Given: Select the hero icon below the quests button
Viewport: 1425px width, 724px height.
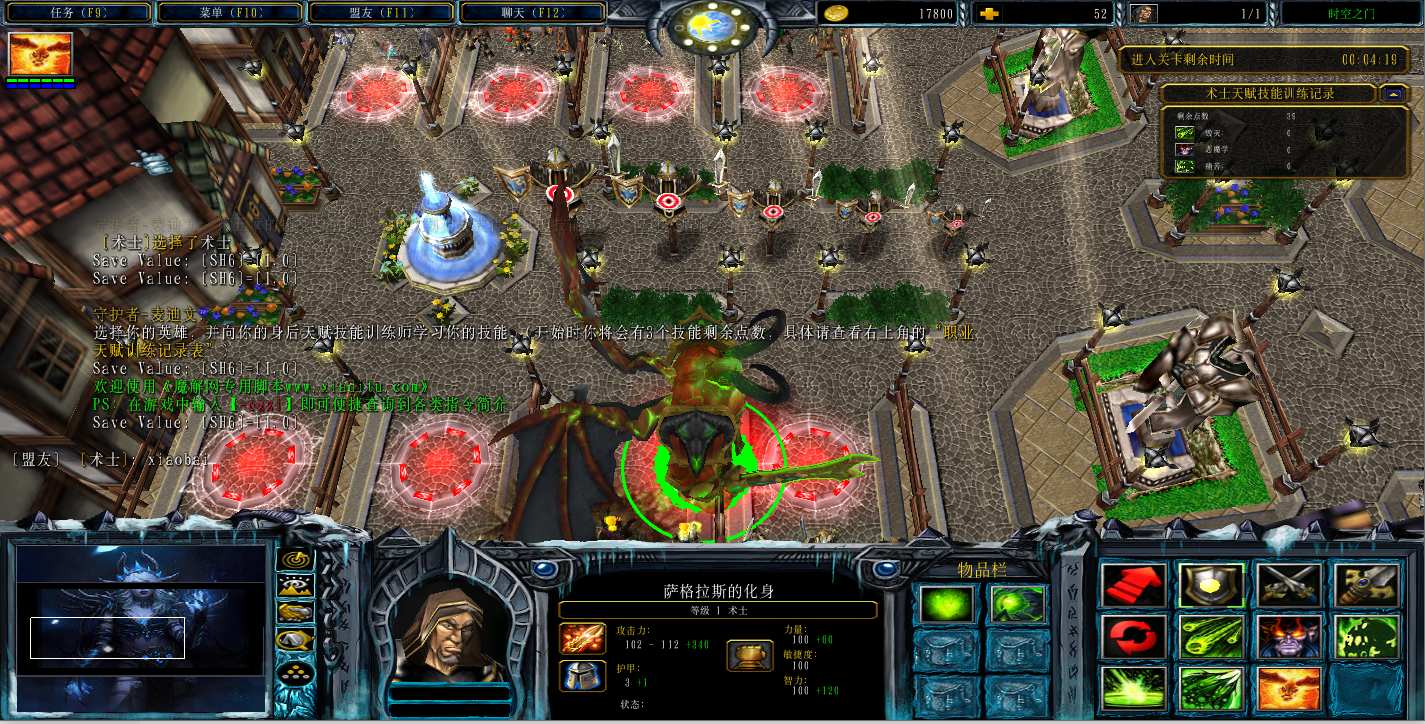Looking at the screenshot, I should [41, 54].
